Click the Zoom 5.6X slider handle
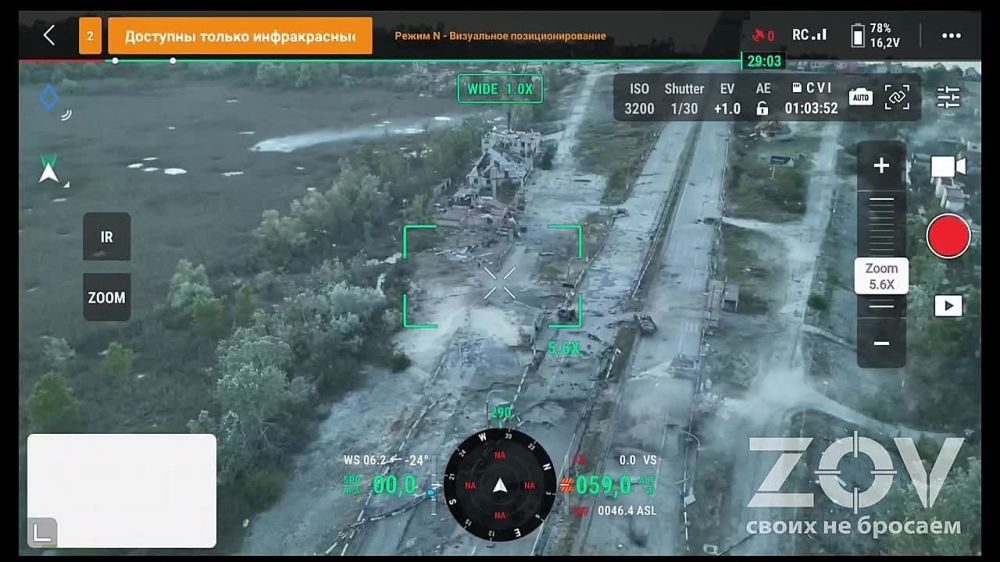Image resolution: width=1000 pixels, height=562 pixels. pos(881,276)
